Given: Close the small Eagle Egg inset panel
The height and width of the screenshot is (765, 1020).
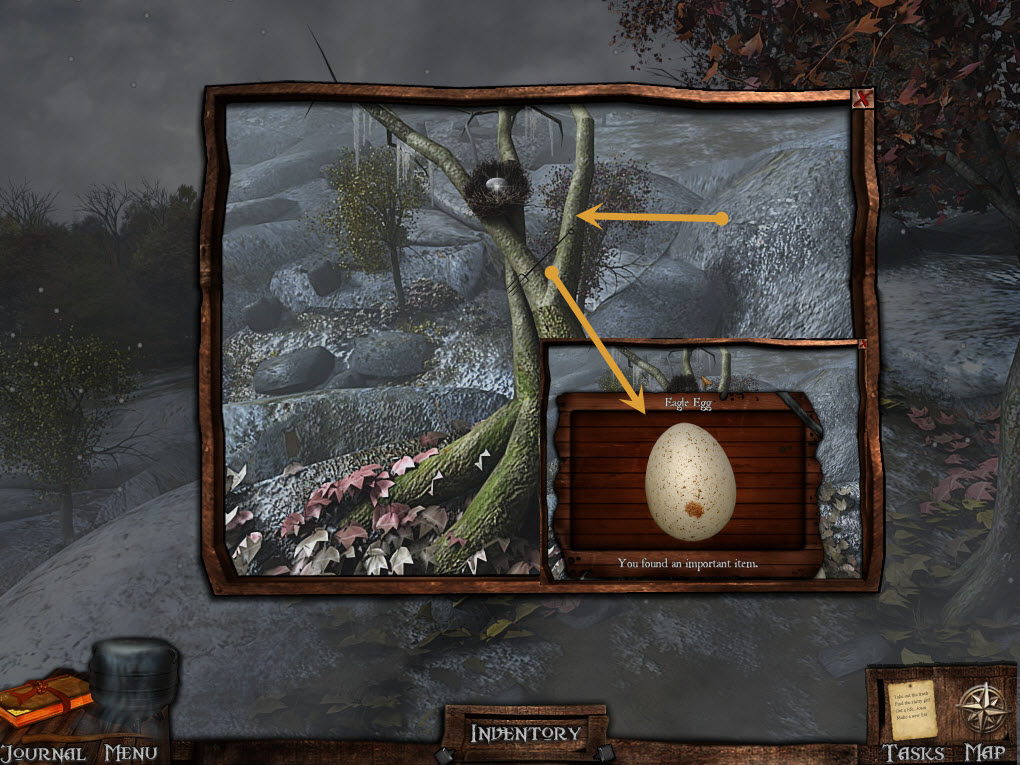Looking at the screenshot, I should (x=862, y=345).
